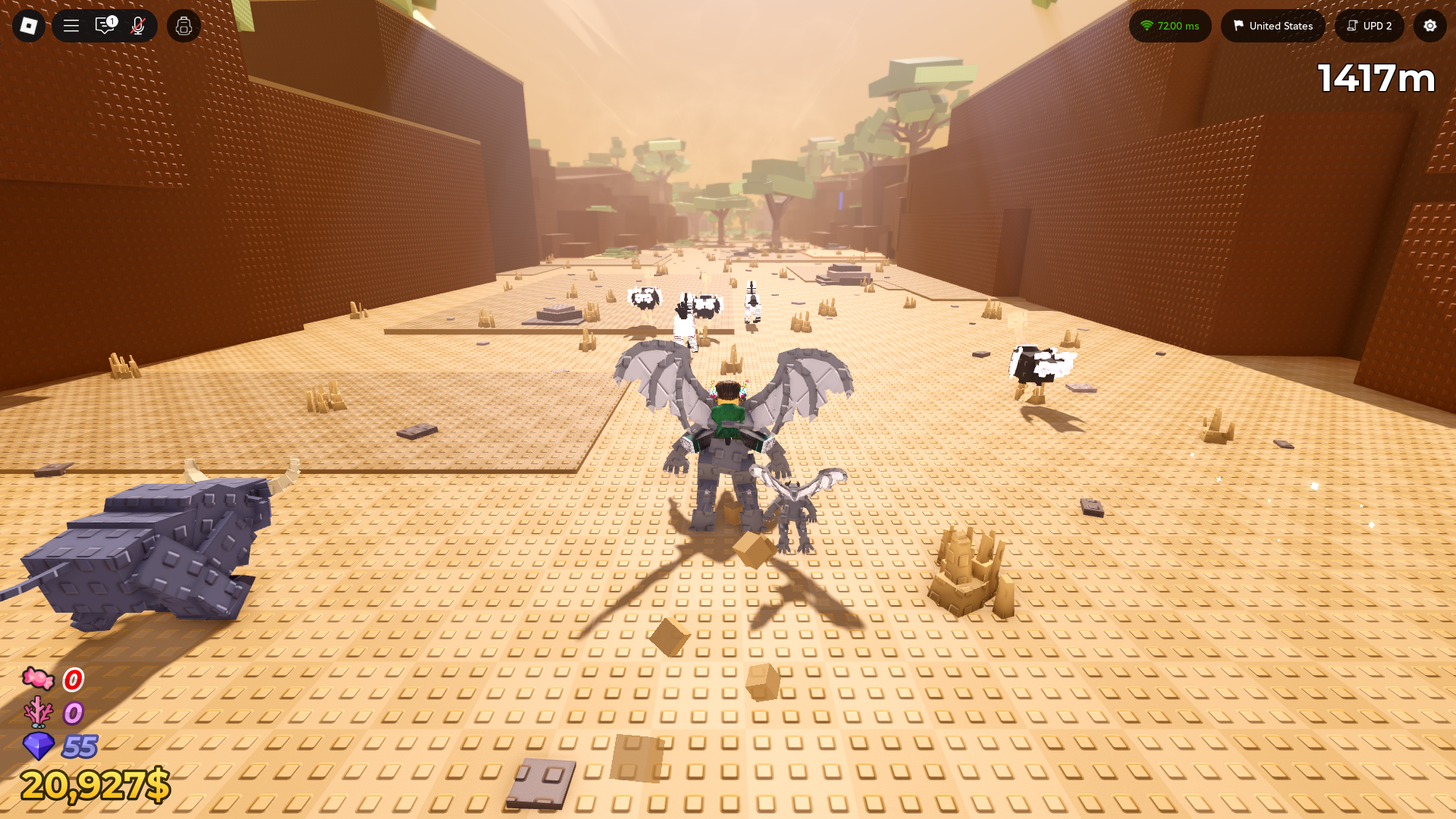
Task: Select the United States region button
Action: [1272, 25]
